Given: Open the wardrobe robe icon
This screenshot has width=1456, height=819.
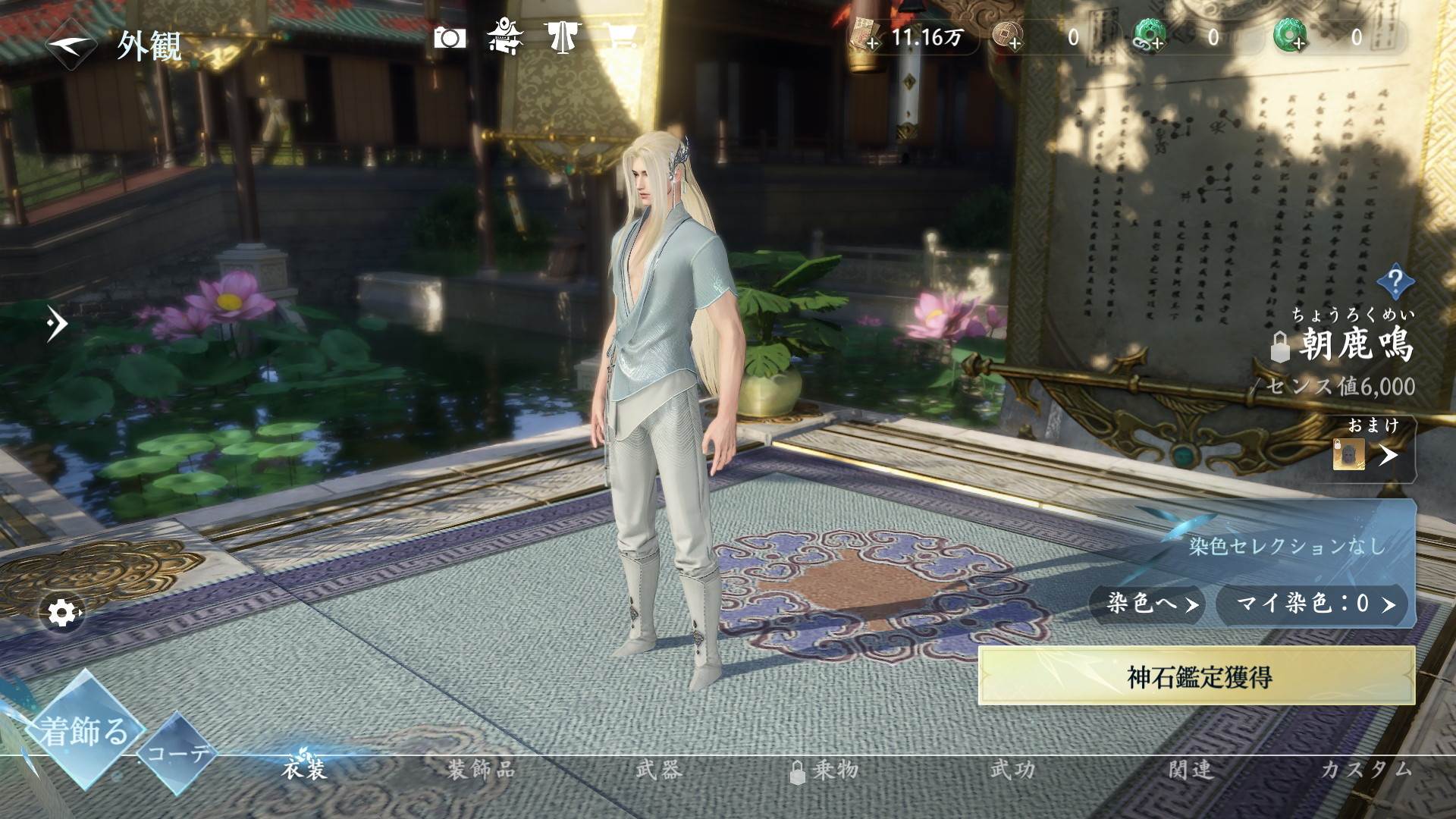Looking at the screenshot, I should point(562,37).
